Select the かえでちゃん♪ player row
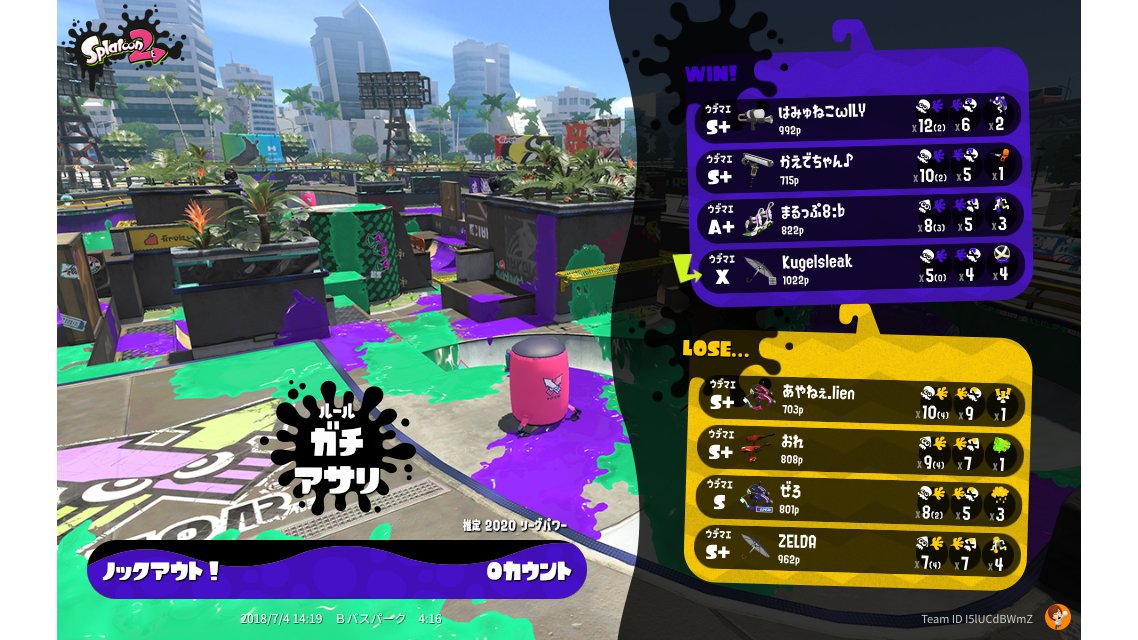Image resolution: width=1138 pixels, height=640 pixels. tap(858, 165)
